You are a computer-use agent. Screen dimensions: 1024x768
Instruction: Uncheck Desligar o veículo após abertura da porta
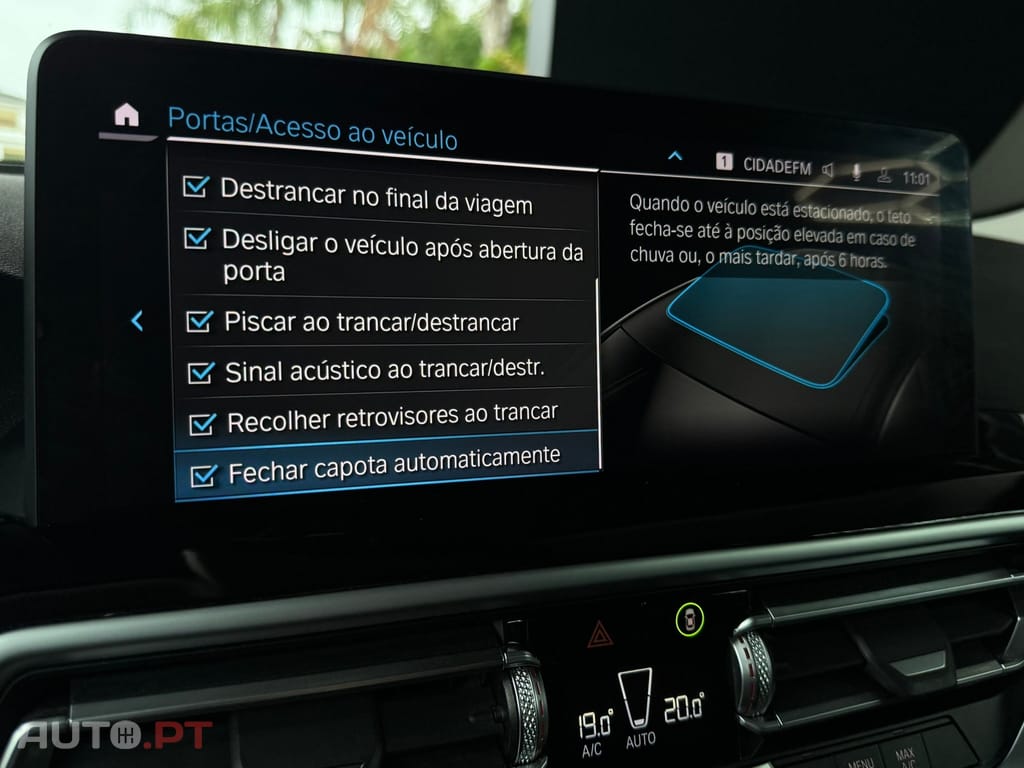click(x=198, y=239)
